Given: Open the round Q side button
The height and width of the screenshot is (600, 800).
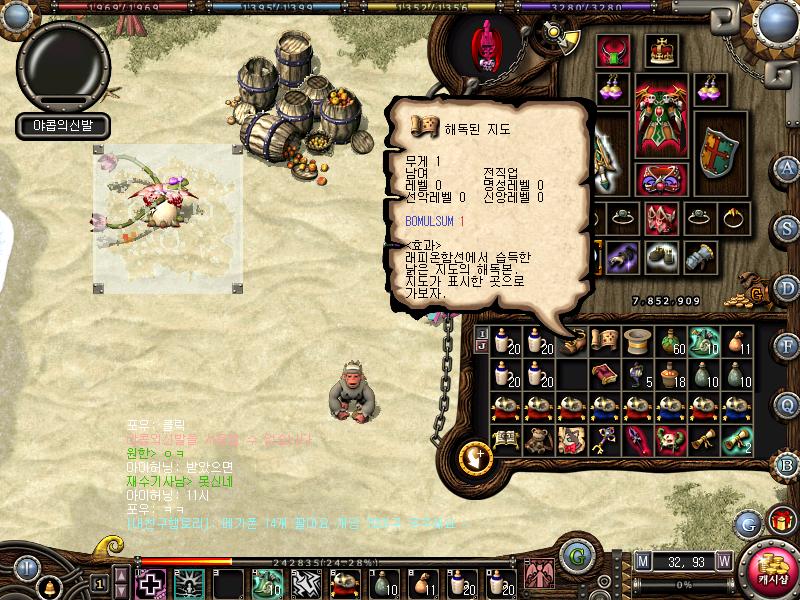Looking at the screenshot, I should pyautogui.click(x=787, y=404).
